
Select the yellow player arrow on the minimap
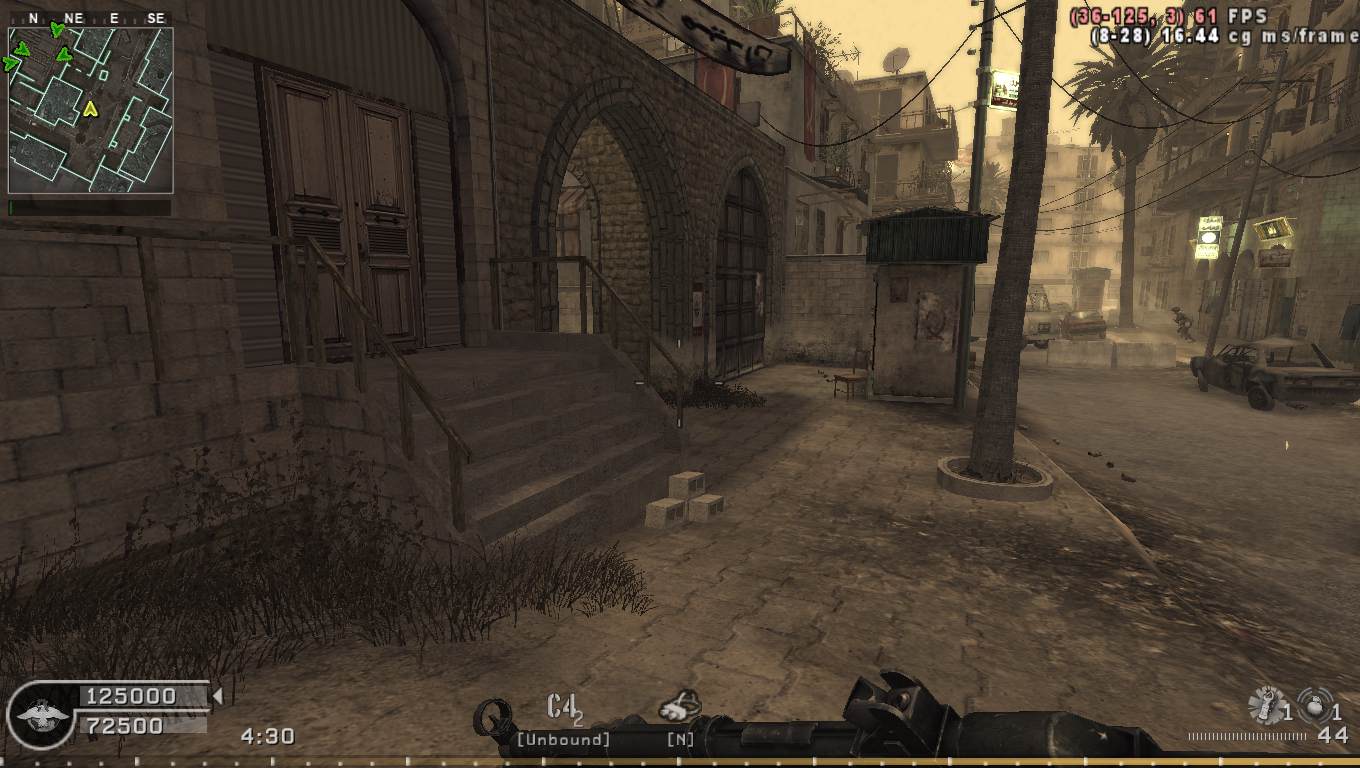tap(90, 108)
